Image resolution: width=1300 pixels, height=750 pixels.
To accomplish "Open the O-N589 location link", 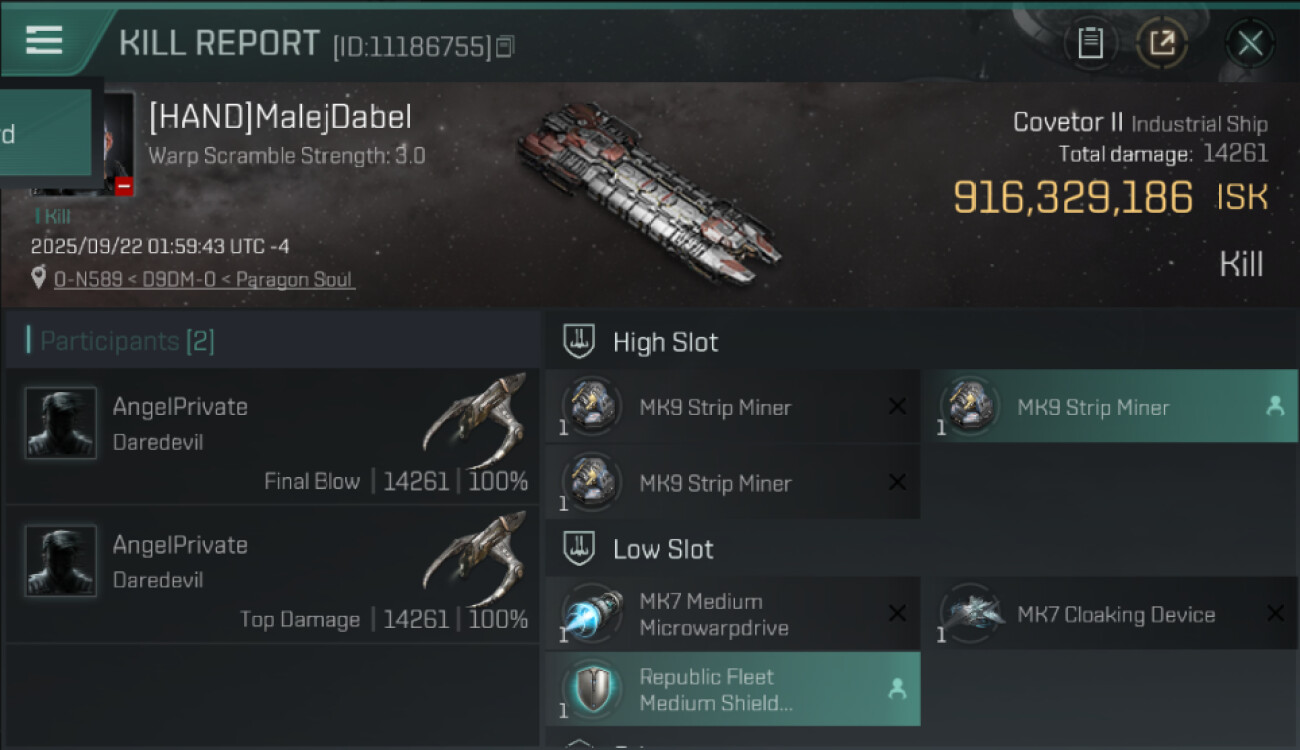I will tap(204, 279).
